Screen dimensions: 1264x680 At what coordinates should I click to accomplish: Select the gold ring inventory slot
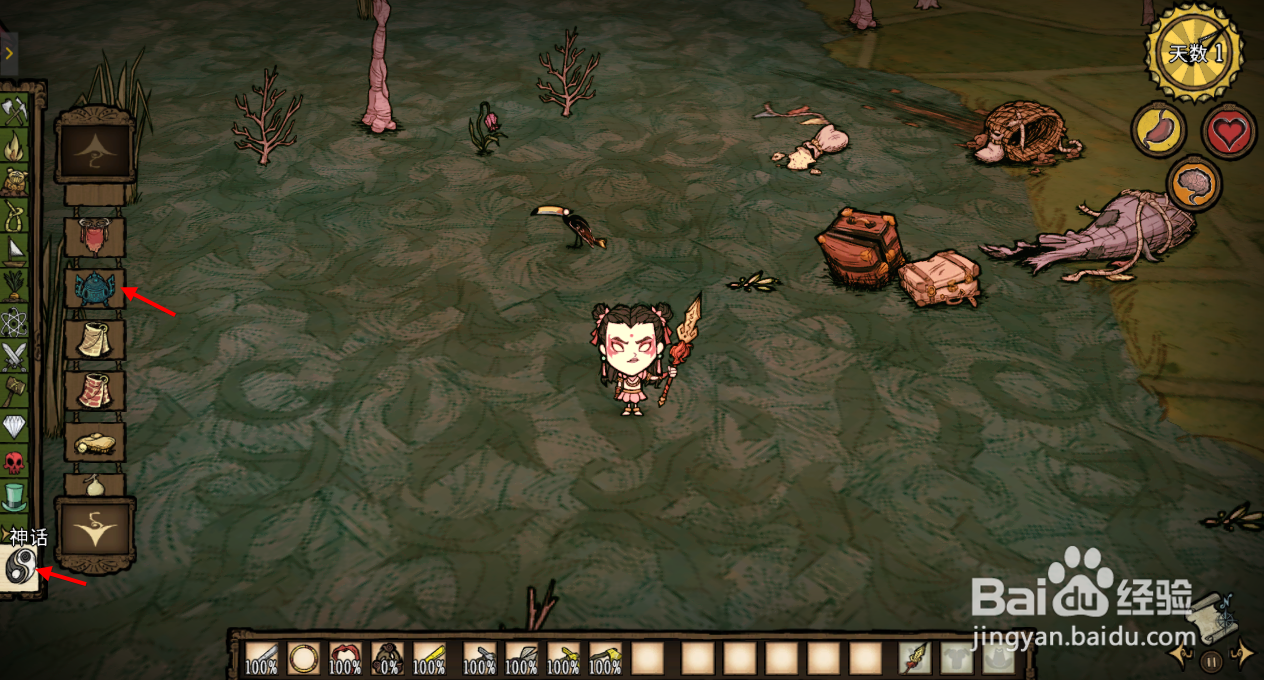pos(303,658)
